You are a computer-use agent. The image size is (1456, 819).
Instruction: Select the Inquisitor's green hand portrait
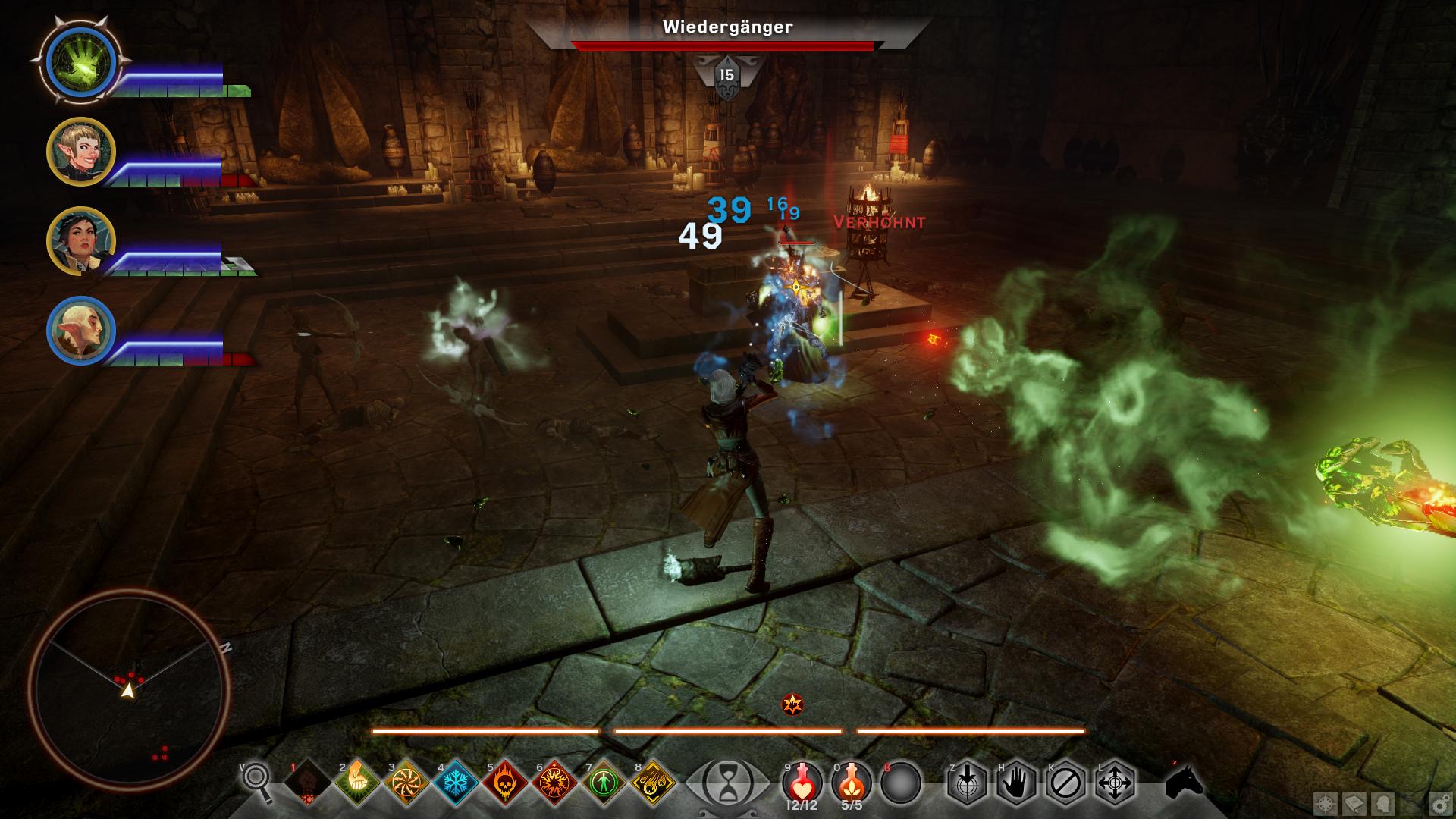tap(80, 61)
